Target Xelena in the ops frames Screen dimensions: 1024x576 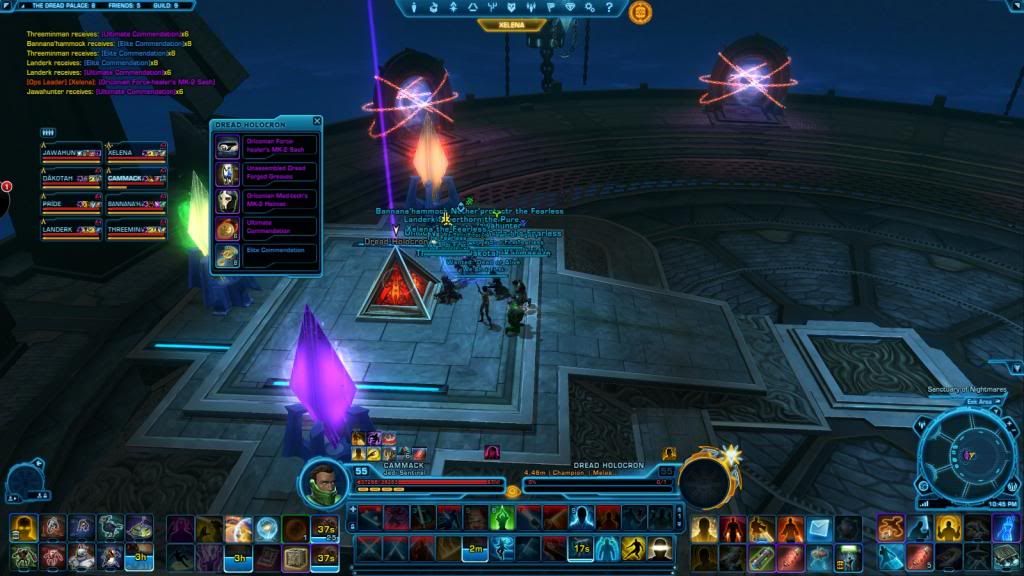tap(135, 153)
